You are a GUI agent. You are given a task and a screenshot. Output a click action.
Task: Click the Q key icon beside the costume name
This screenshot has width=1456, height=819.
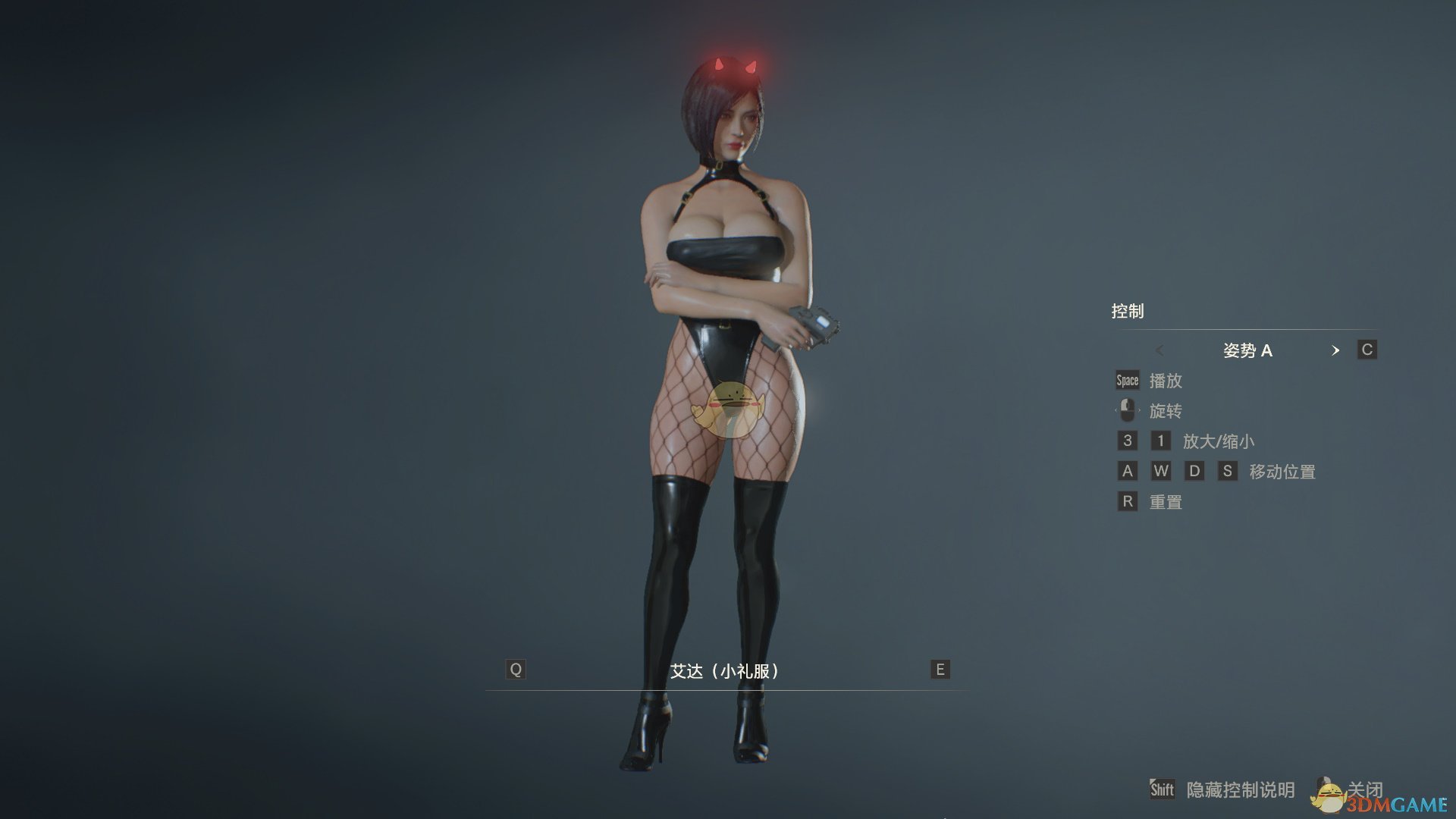pos(516,670)
